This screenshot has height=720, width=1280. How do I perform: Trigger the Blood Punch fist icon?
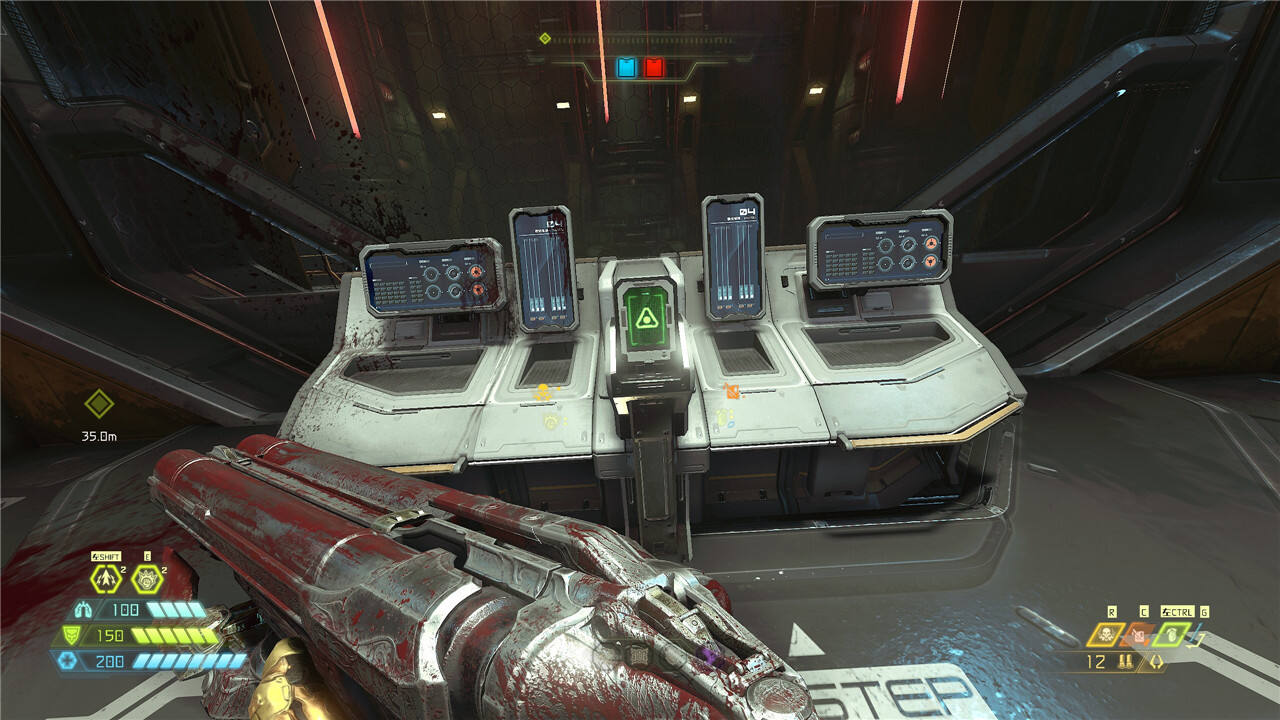coord(146,578)
